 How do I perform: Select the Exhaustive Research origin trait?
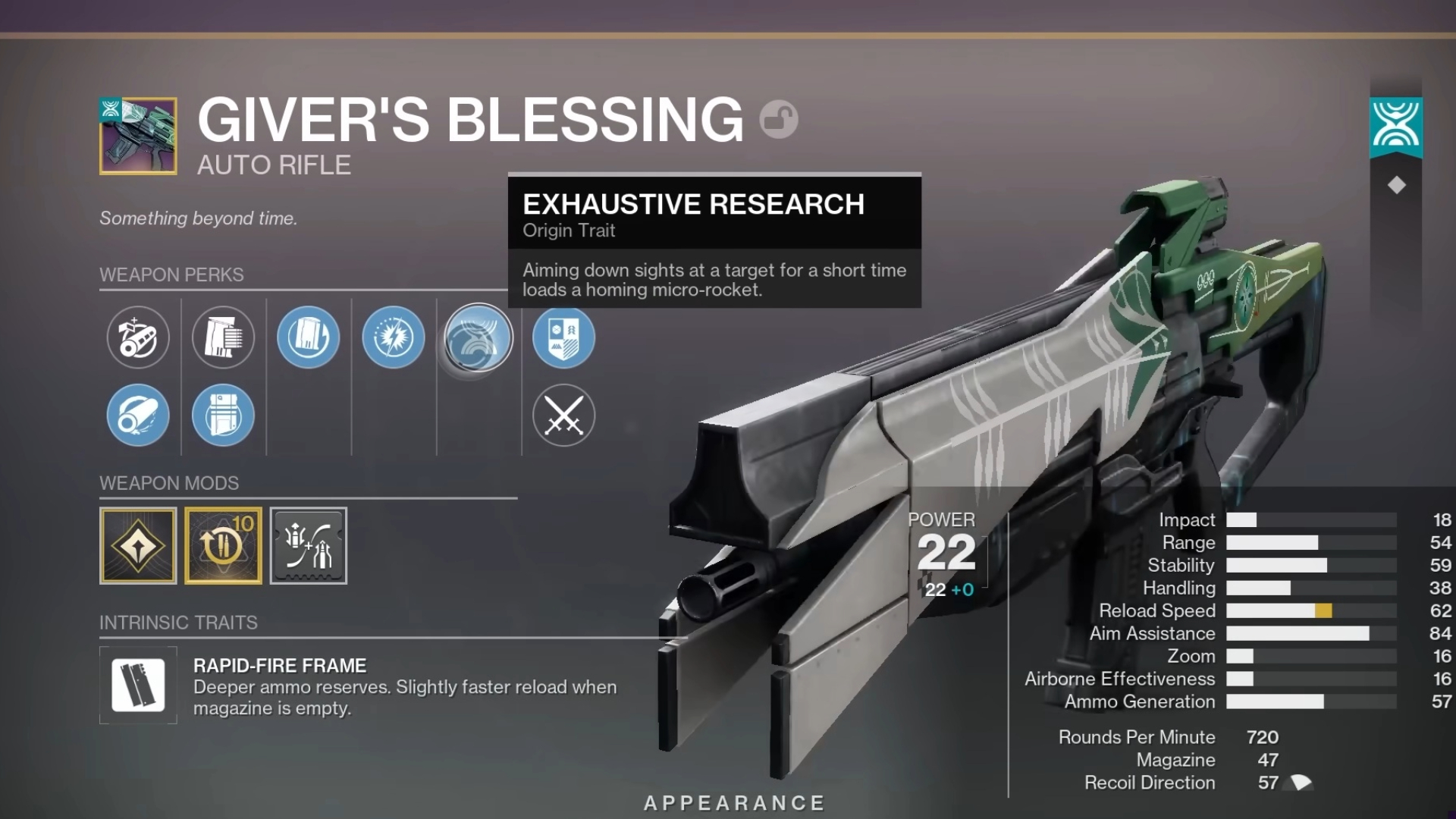(478, 337)
